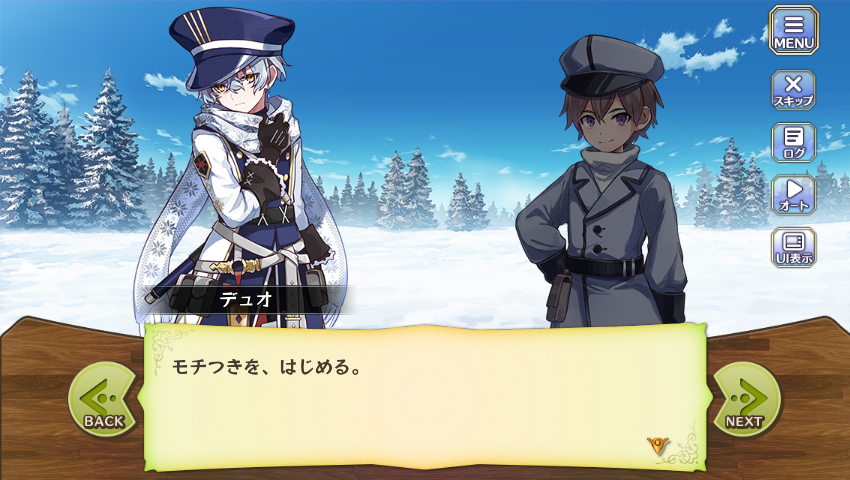Viewport: 850px width, 480px height.
Task: Open the dialogue log
Action: click(793, 142)
